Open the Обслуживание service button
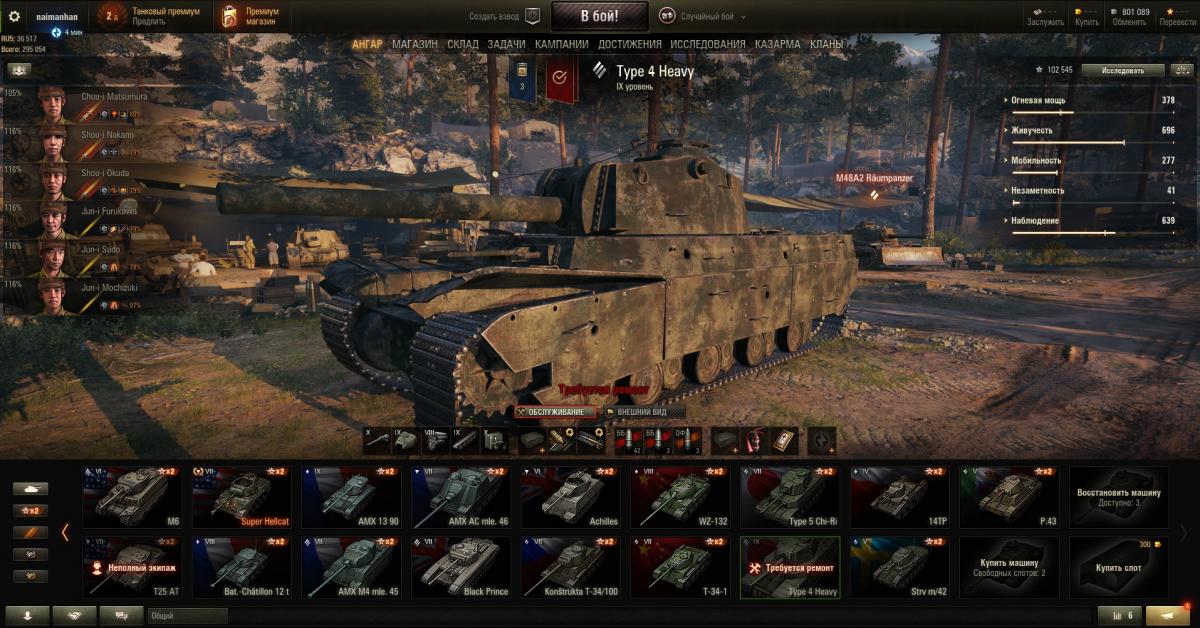Image resolution: width=1200 pixels, height=628 pixels. pos(557,412)
